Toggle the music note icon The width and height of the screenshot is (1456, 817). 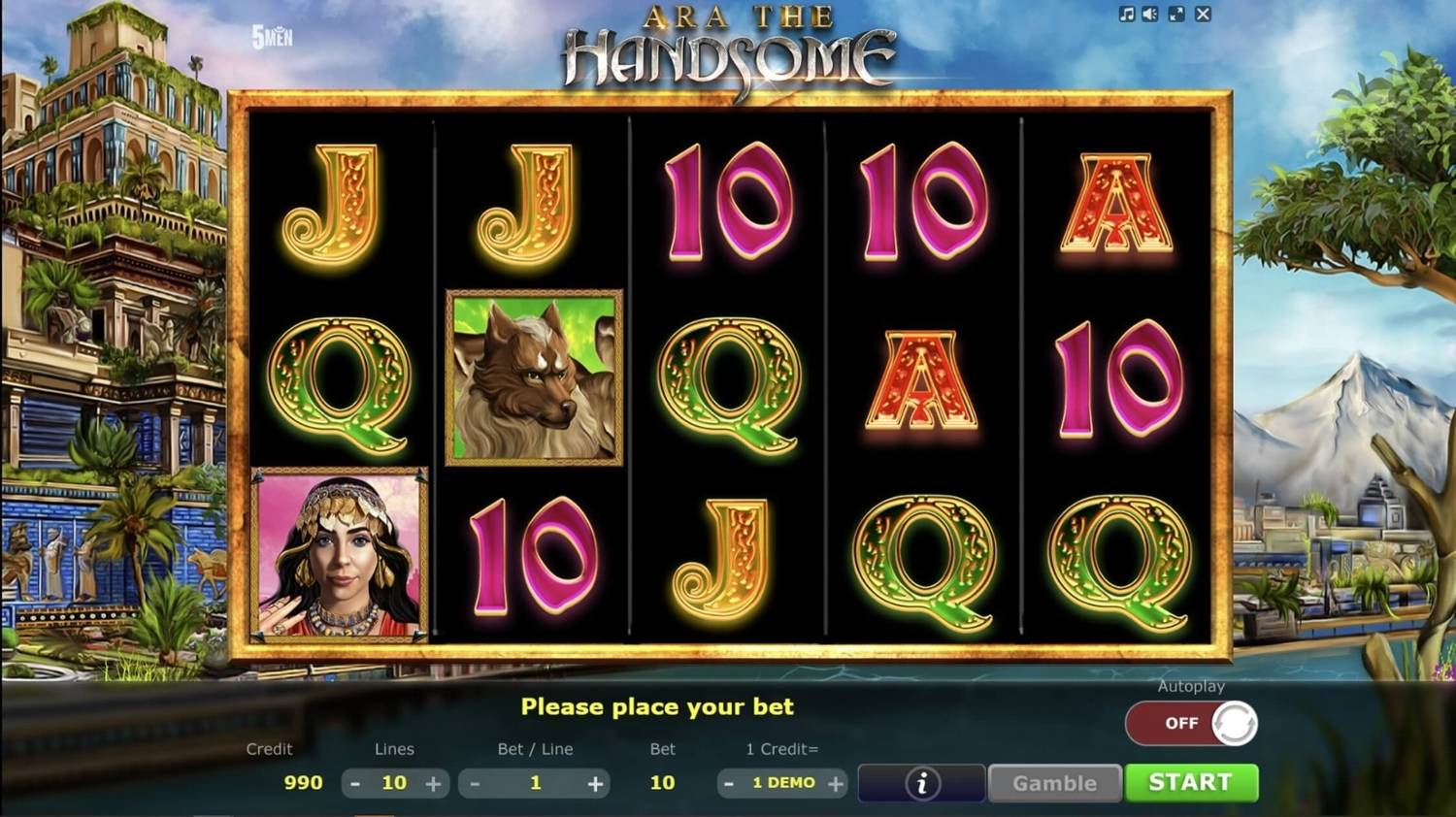pyautogui.click(x=1126, y=15)
